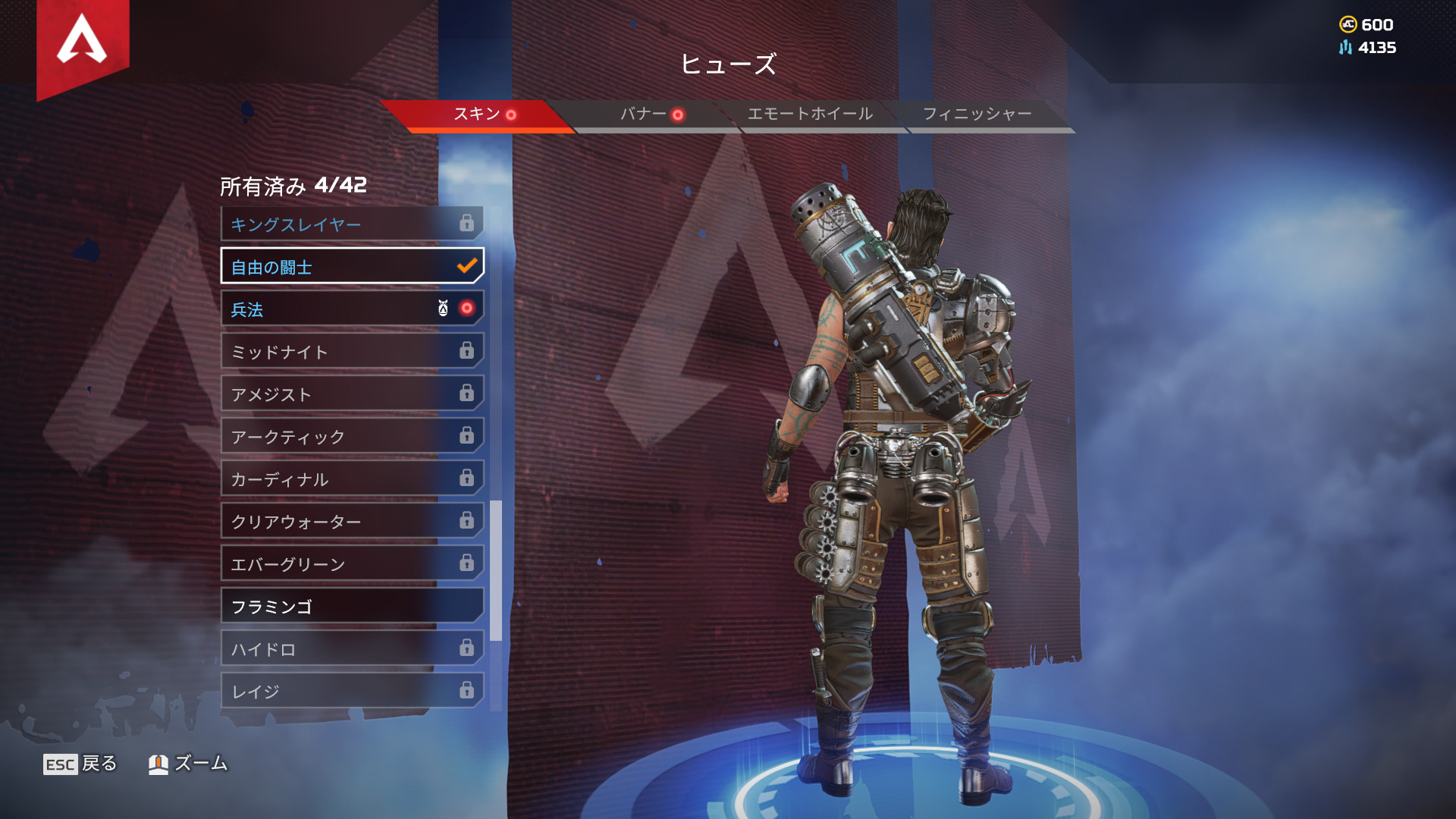The height and width of the screenshot is (819, 1456).
Task: Select the エモートホイール tab
Action: 810,115
